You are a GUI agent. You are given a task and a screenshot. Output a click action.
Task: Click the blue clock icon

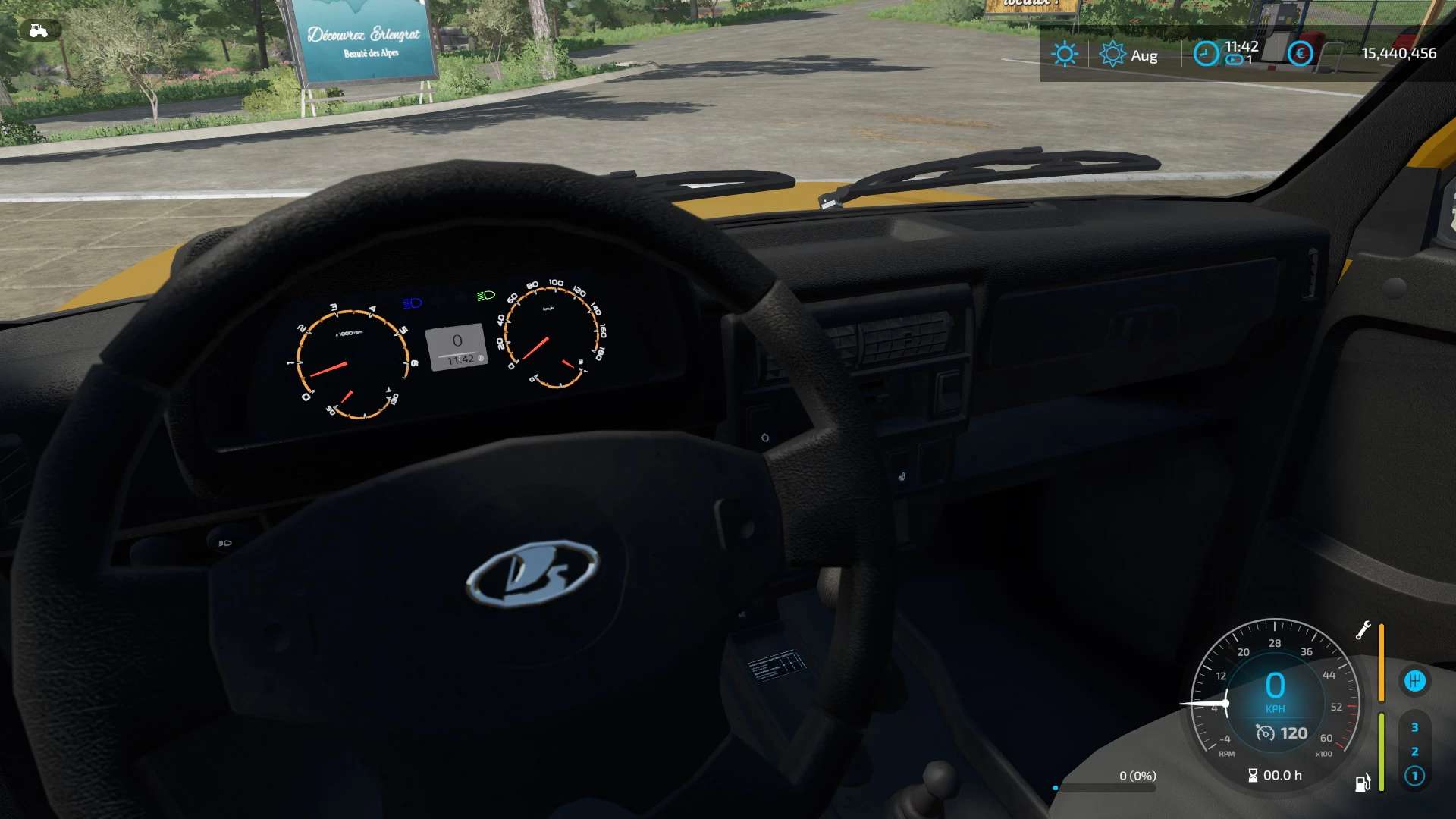(x=1206, y=54)
